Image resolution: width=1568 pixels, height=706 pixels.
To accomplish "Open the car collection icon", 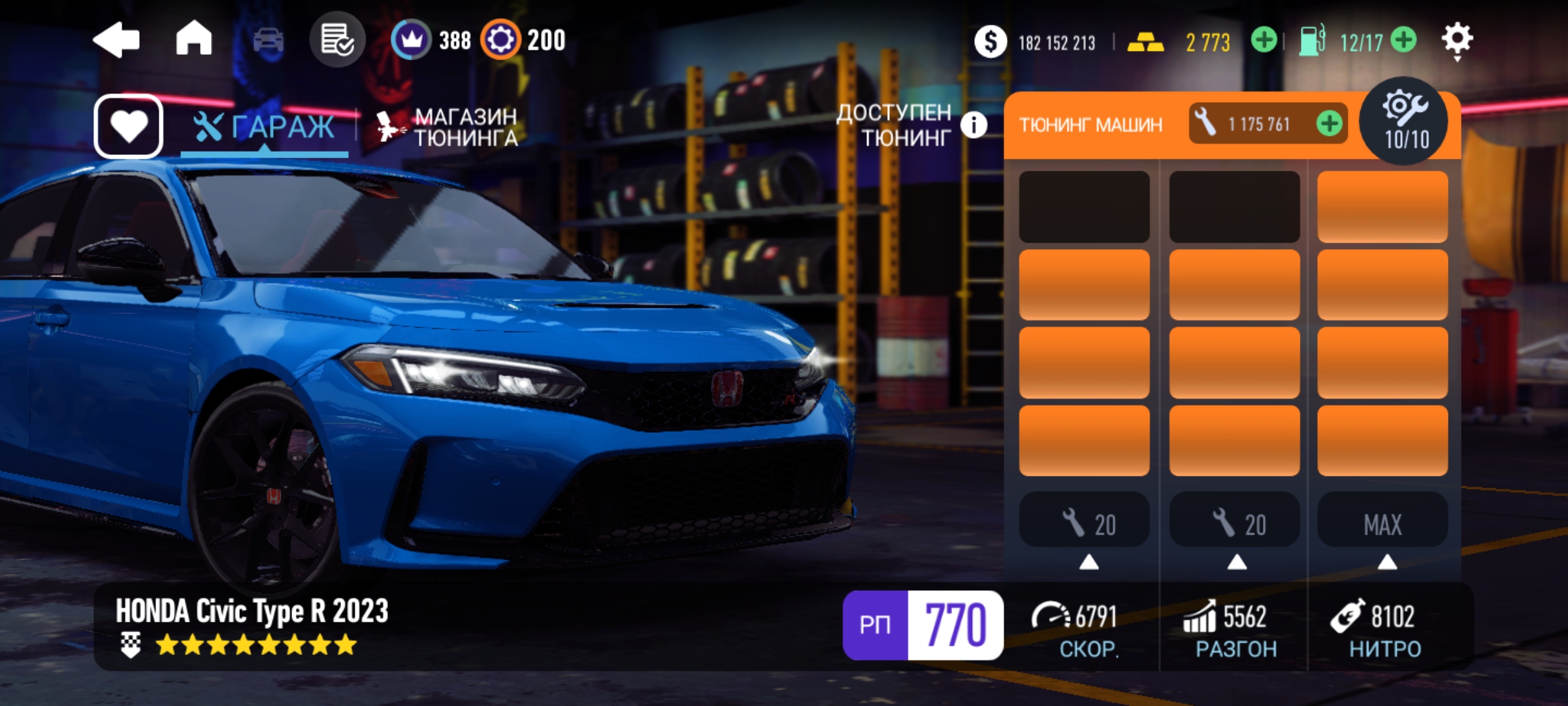I will pyautogui.click(x=268, y=41).
